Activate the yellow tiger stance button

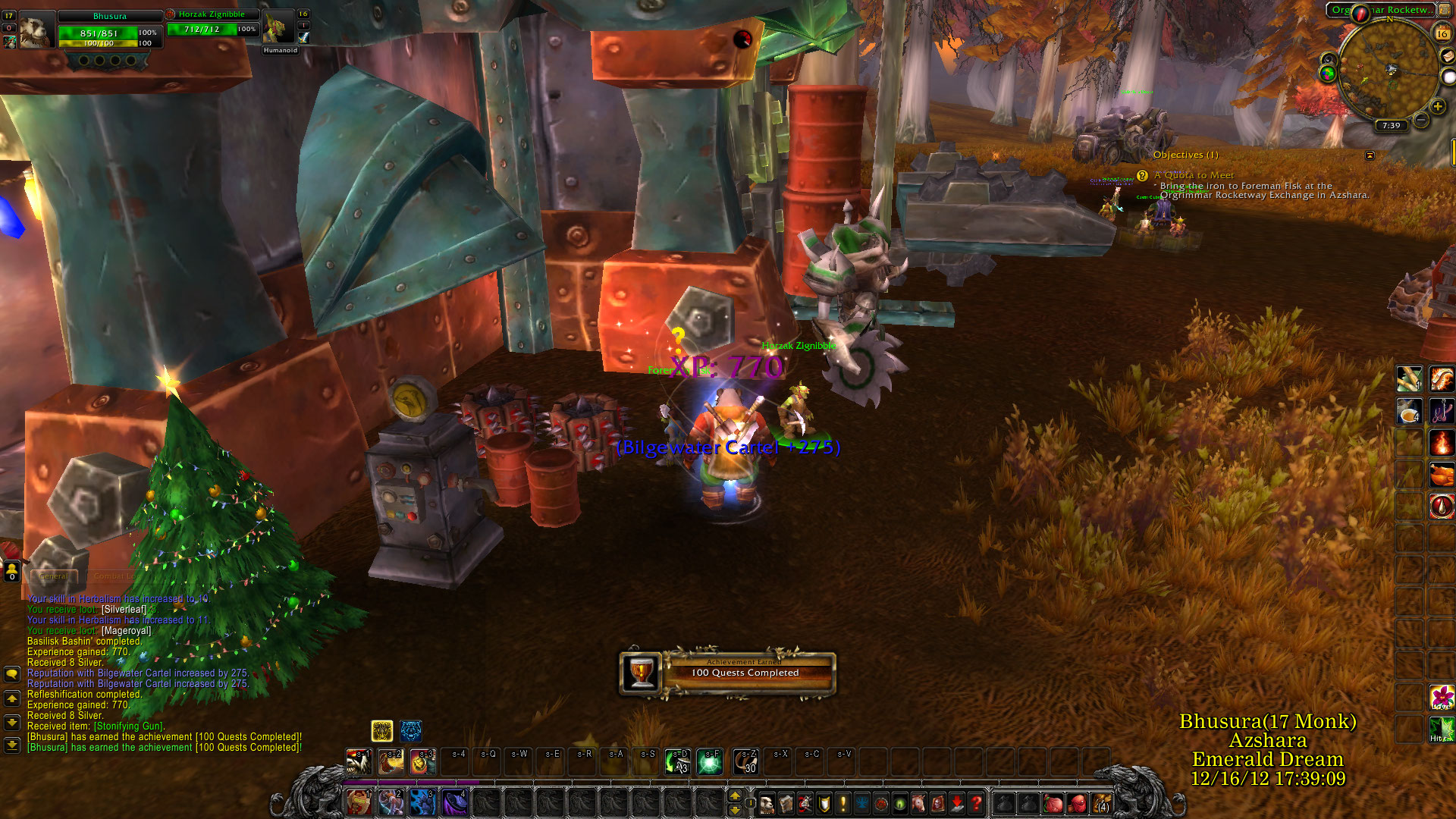click(x=381, y=731)
